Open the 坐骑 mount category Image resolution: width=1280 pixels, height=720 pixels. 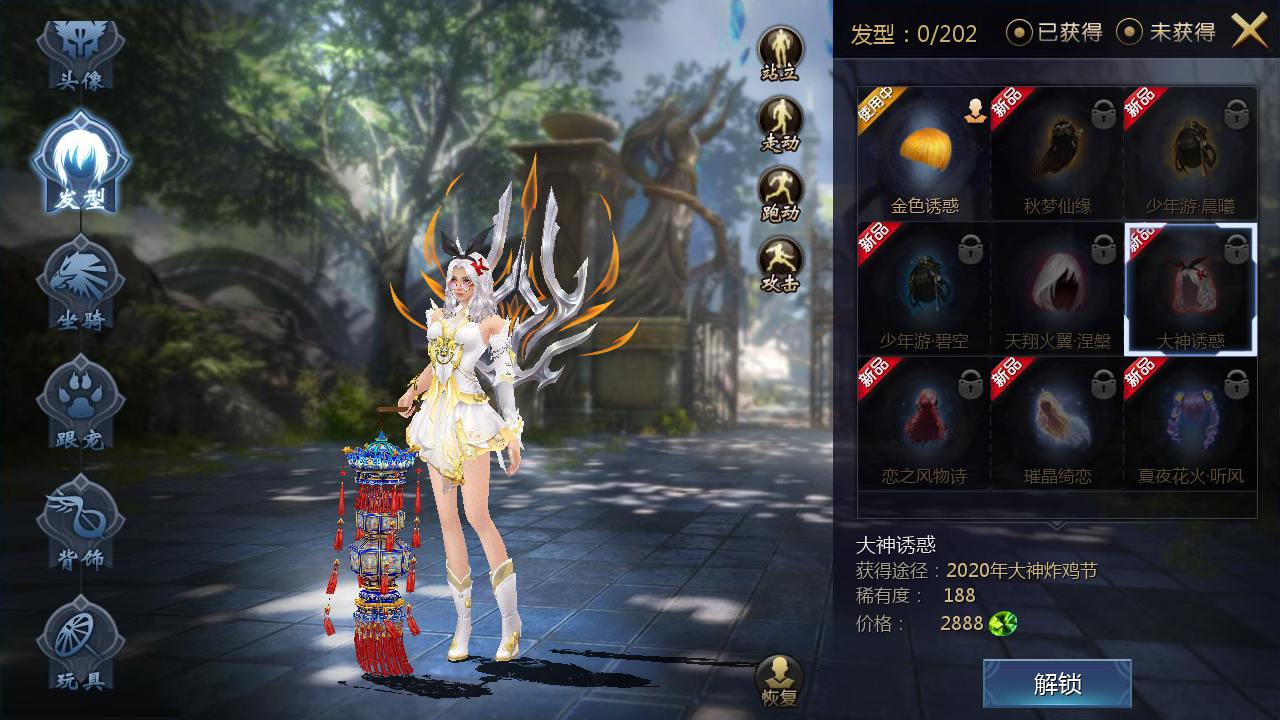point(80,285)
